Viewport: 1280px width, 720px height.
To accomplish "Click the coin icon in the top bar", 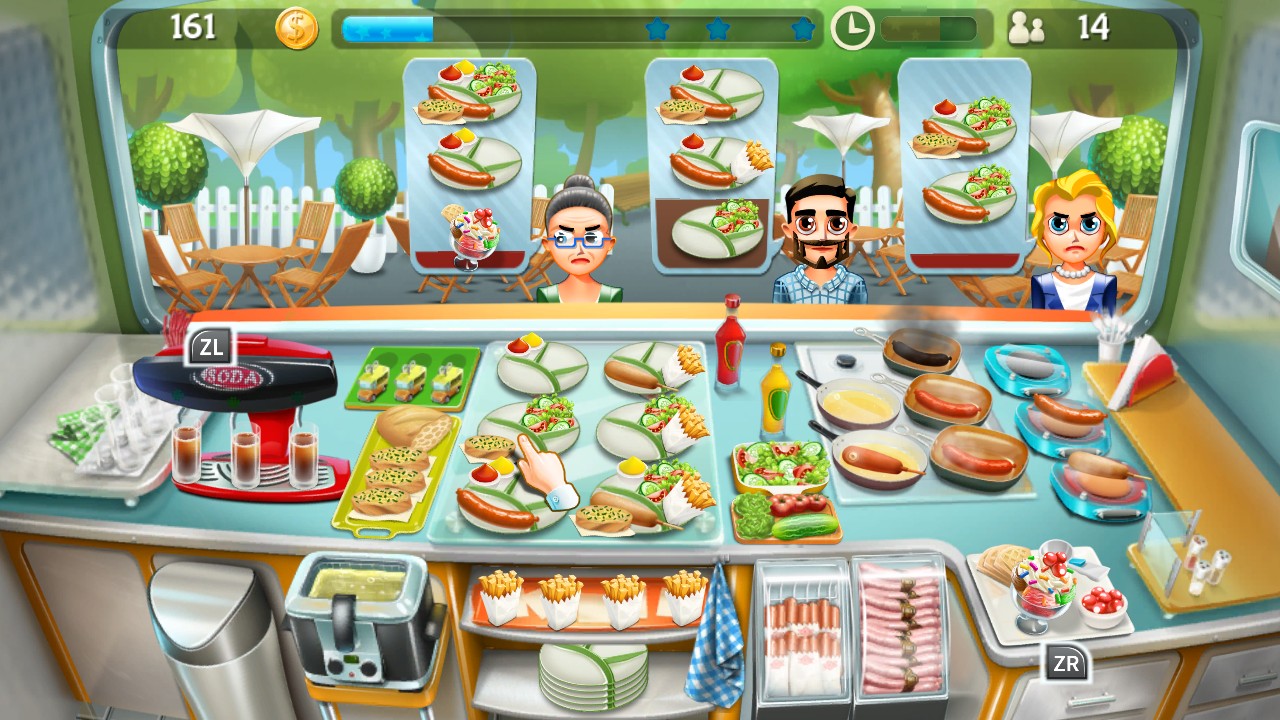I will 295,27.
